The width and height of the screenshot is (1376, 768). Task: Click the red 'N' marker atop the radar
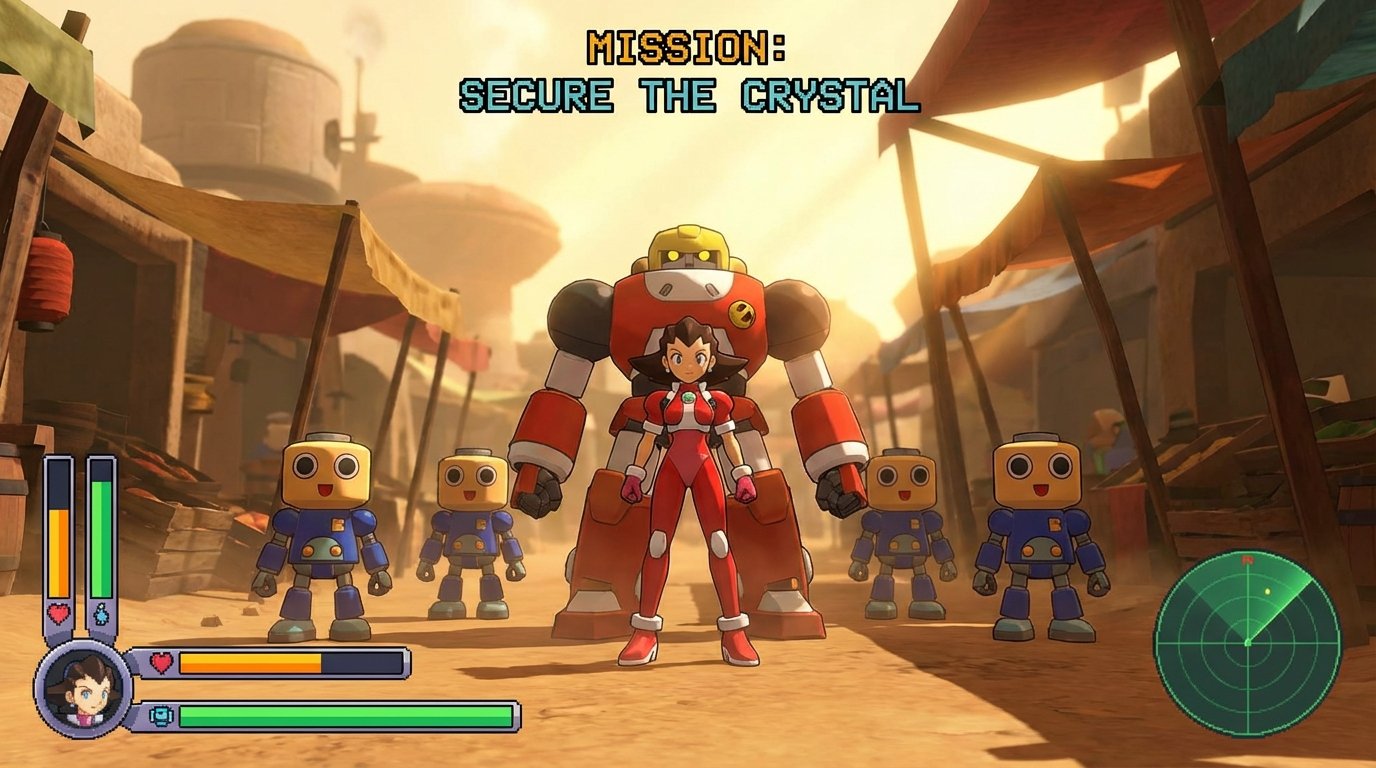pos(1248,560)
